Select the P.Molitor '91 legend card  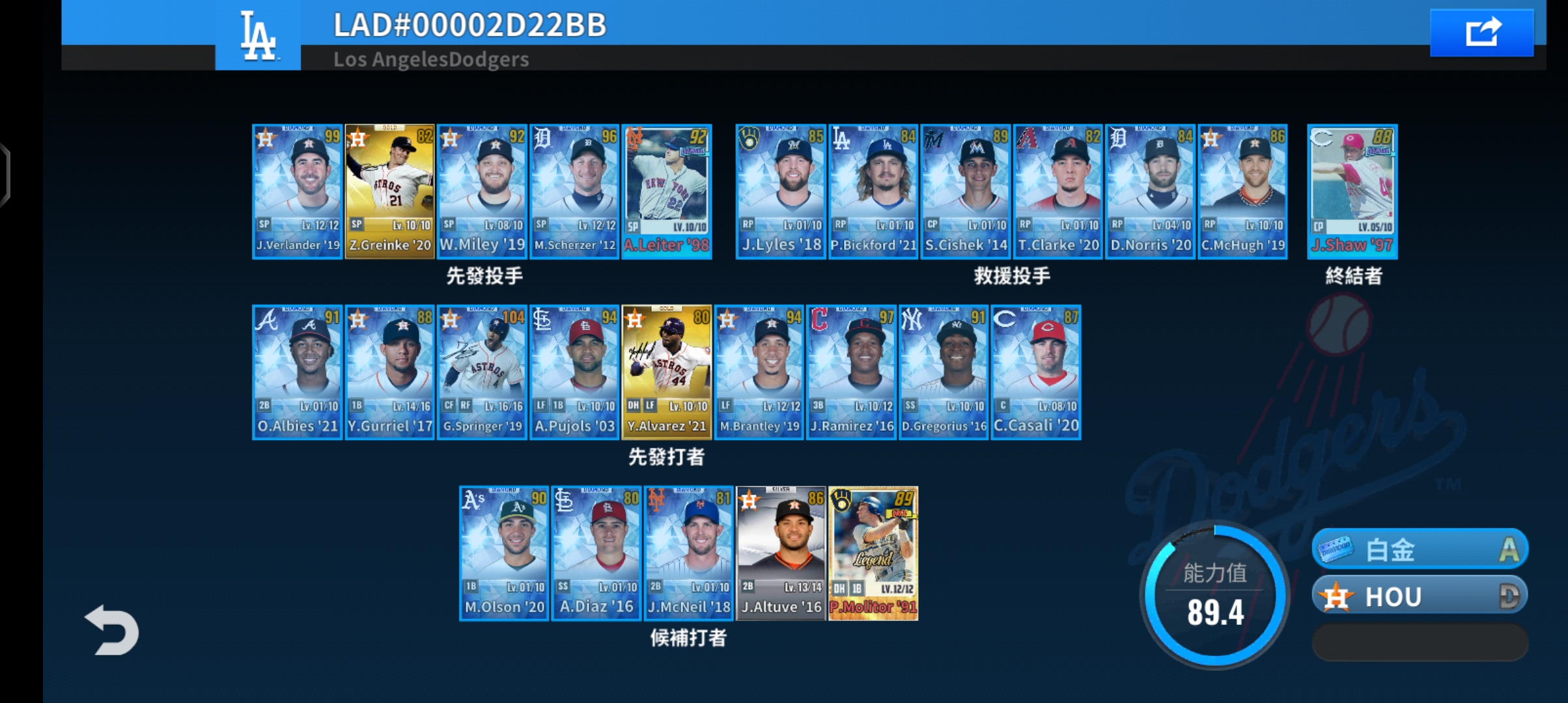click(x=873, y=555)
